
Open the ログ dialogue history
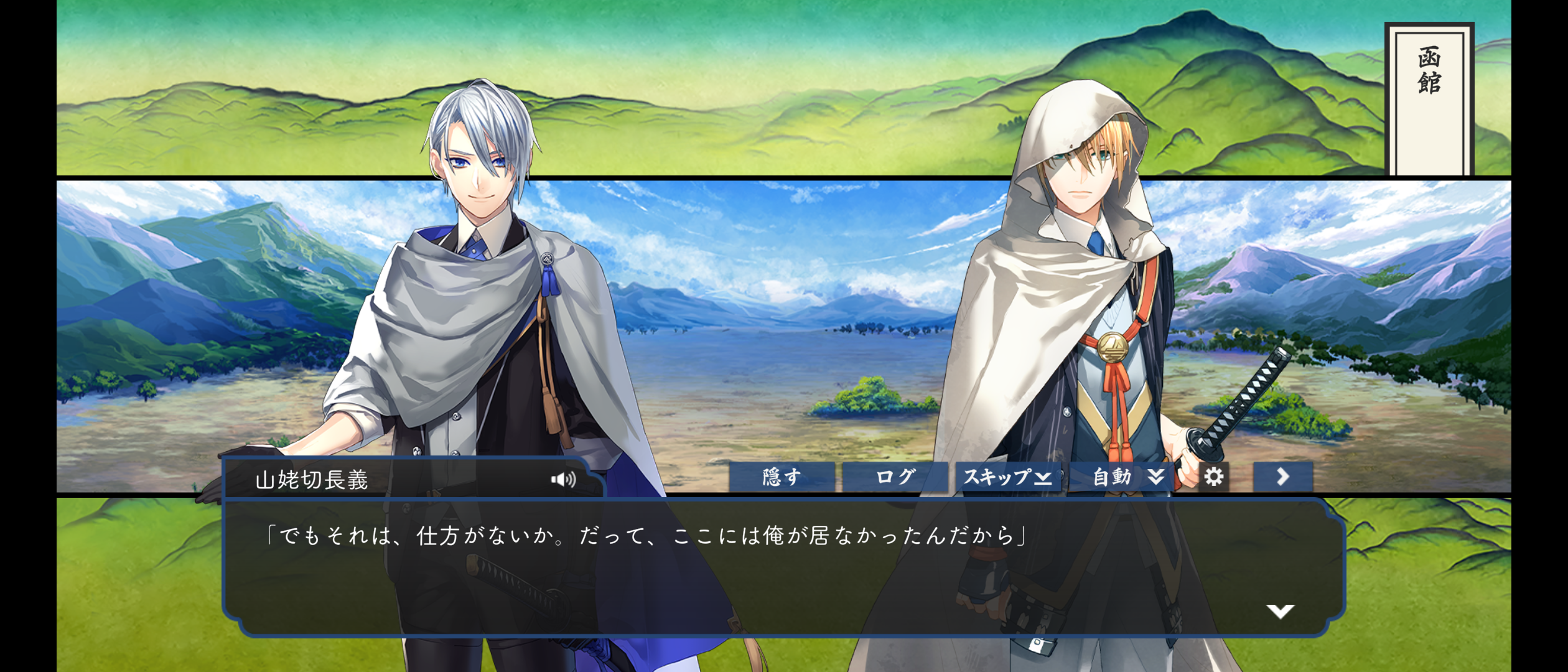point(895,477)
